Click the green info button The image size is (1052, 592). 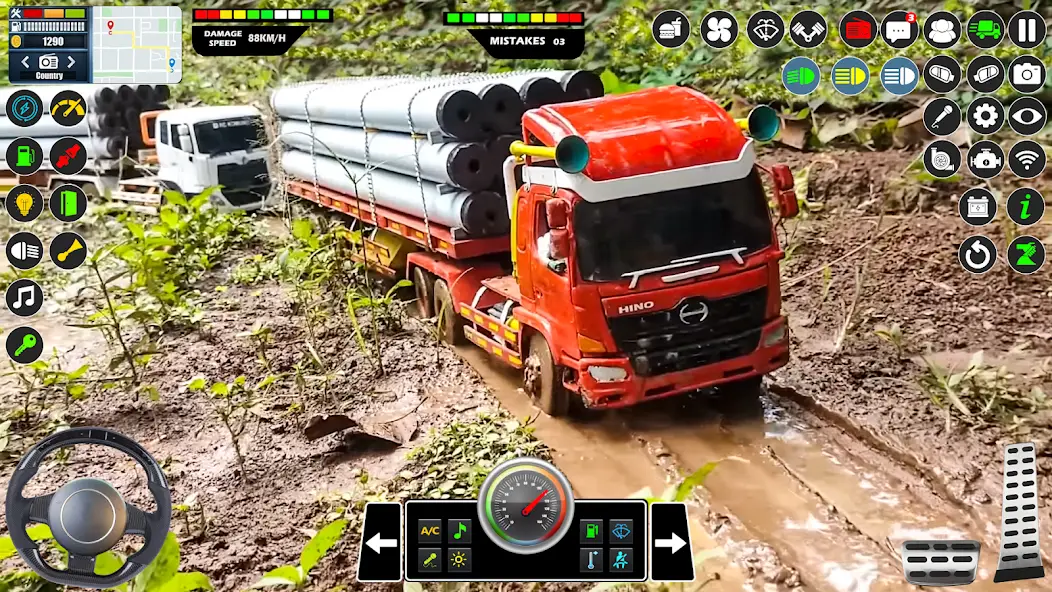point(1025,206)
